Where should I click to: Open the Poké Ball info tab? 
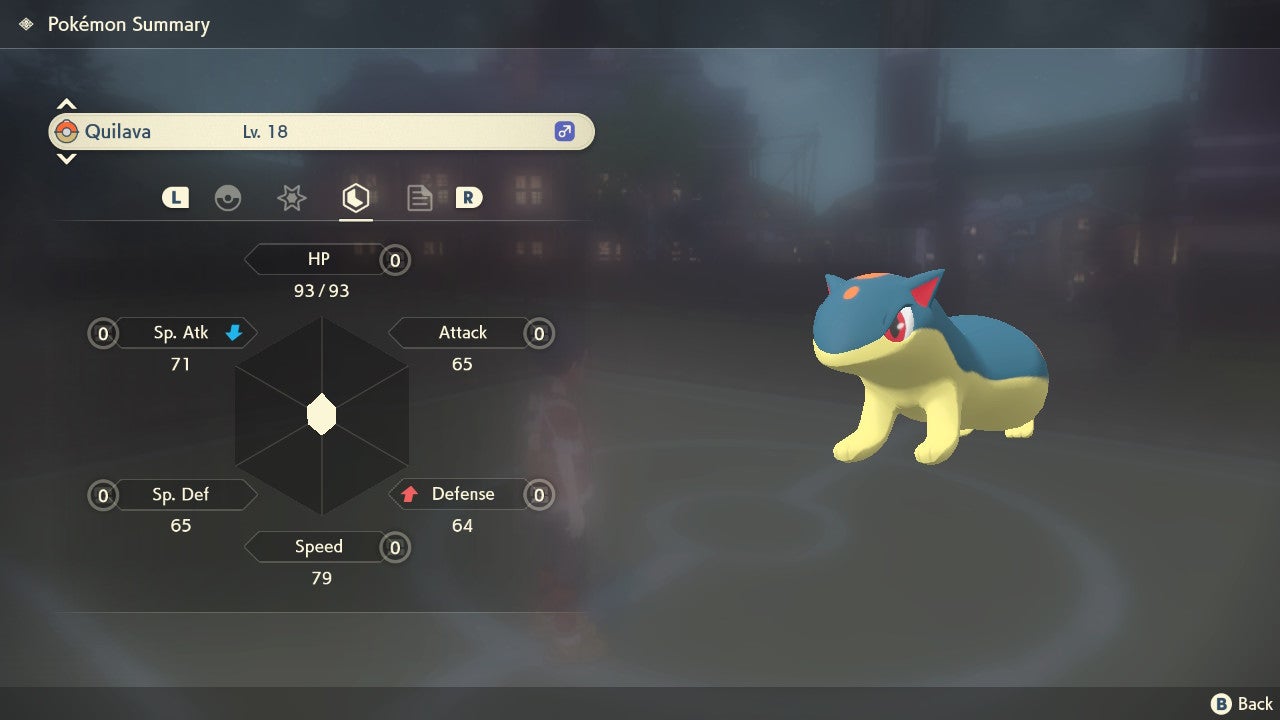pos(229,197)
